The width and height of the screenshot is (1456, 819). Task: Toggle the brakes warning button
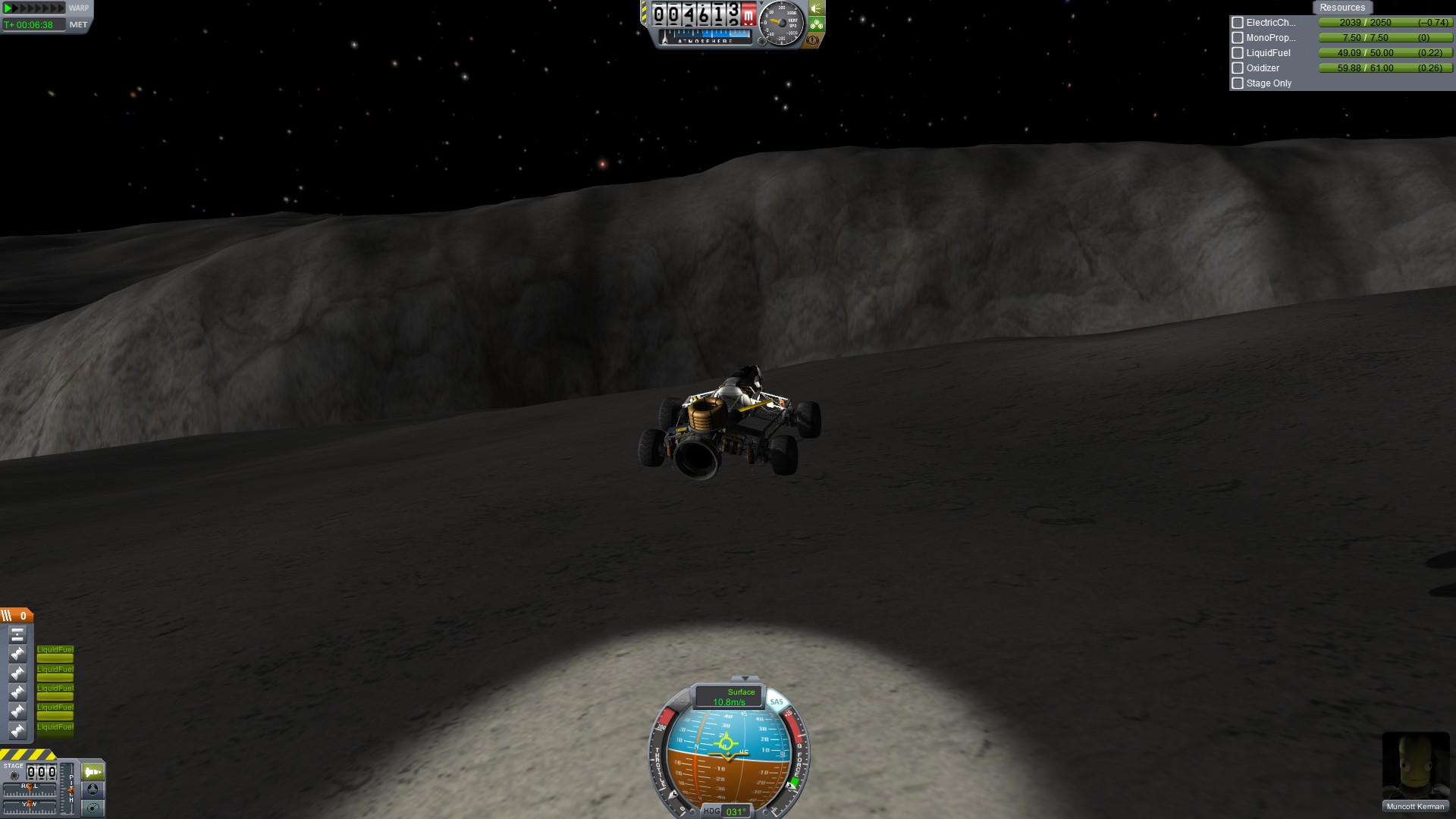pyautogui.click(x=813, y=40)
